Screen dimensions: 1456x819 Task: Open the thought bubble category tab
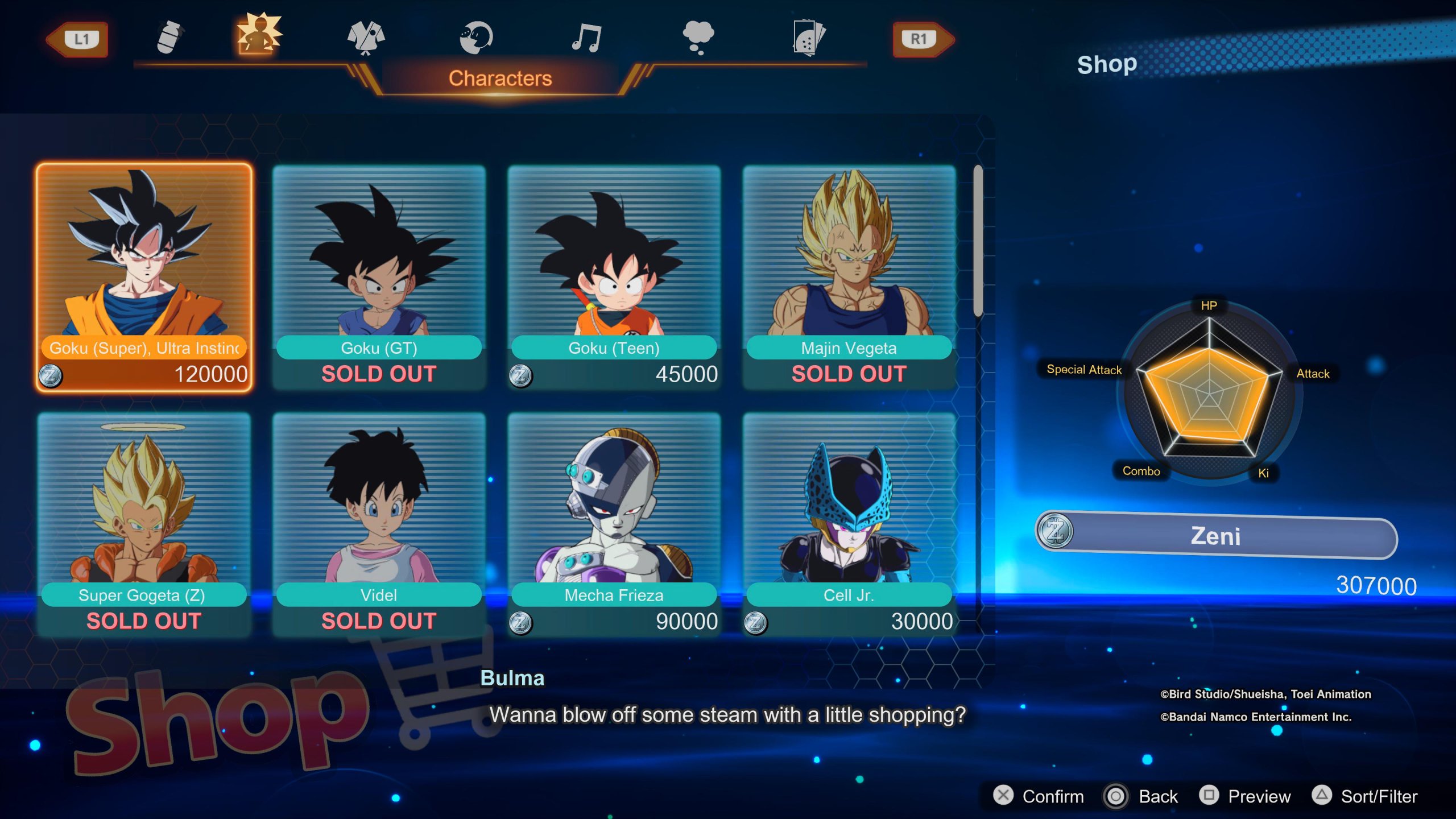click(698, 38)
